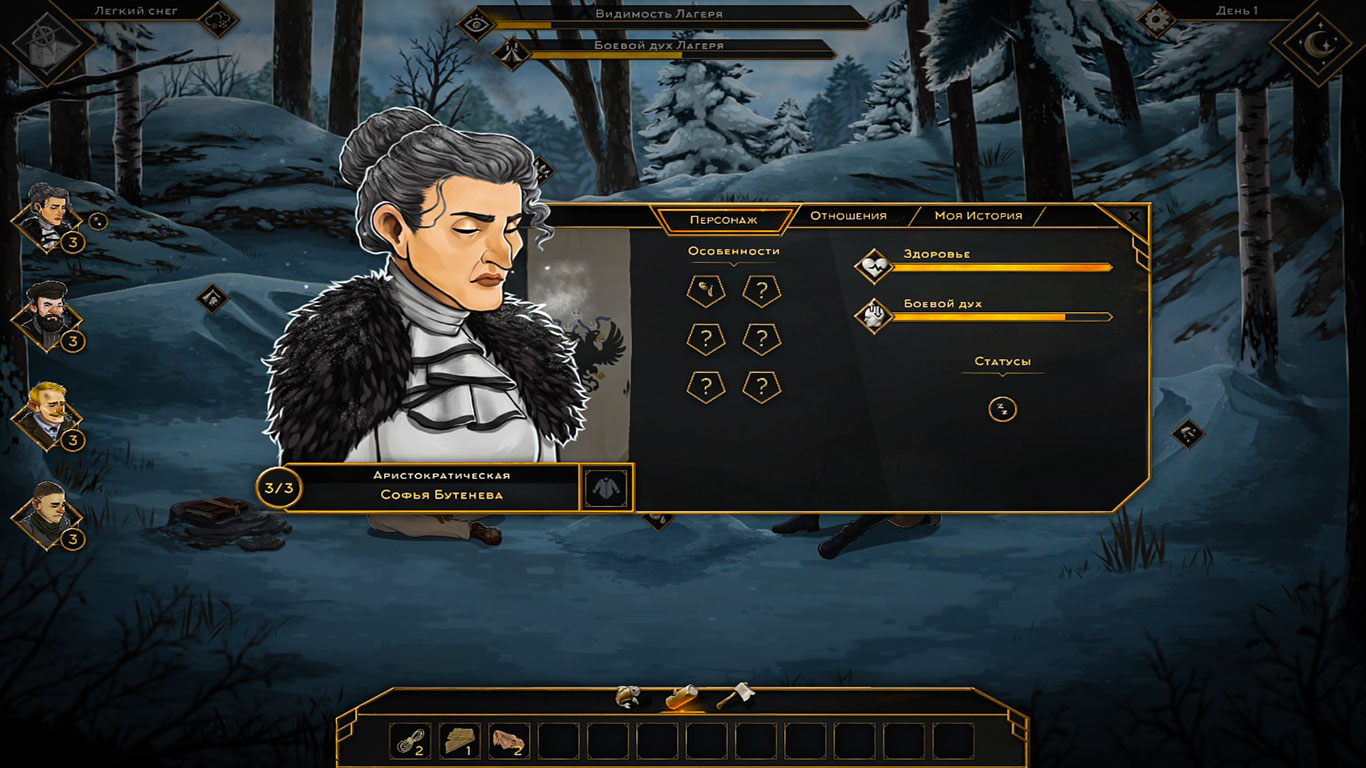Screen dimensions: 1366x768
Task: Open the wood log inventory category
Action: (683, 696)
